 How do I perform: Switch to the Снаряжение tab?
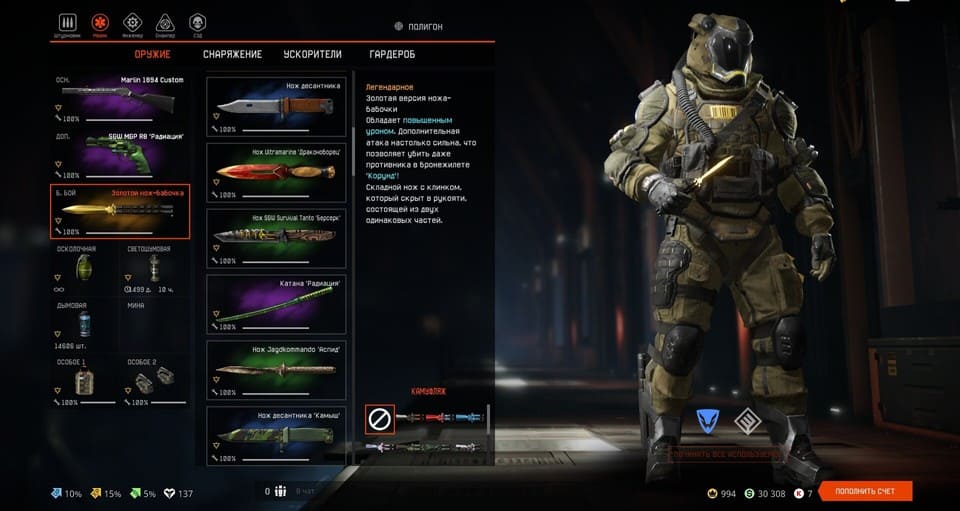coord(232,54)
